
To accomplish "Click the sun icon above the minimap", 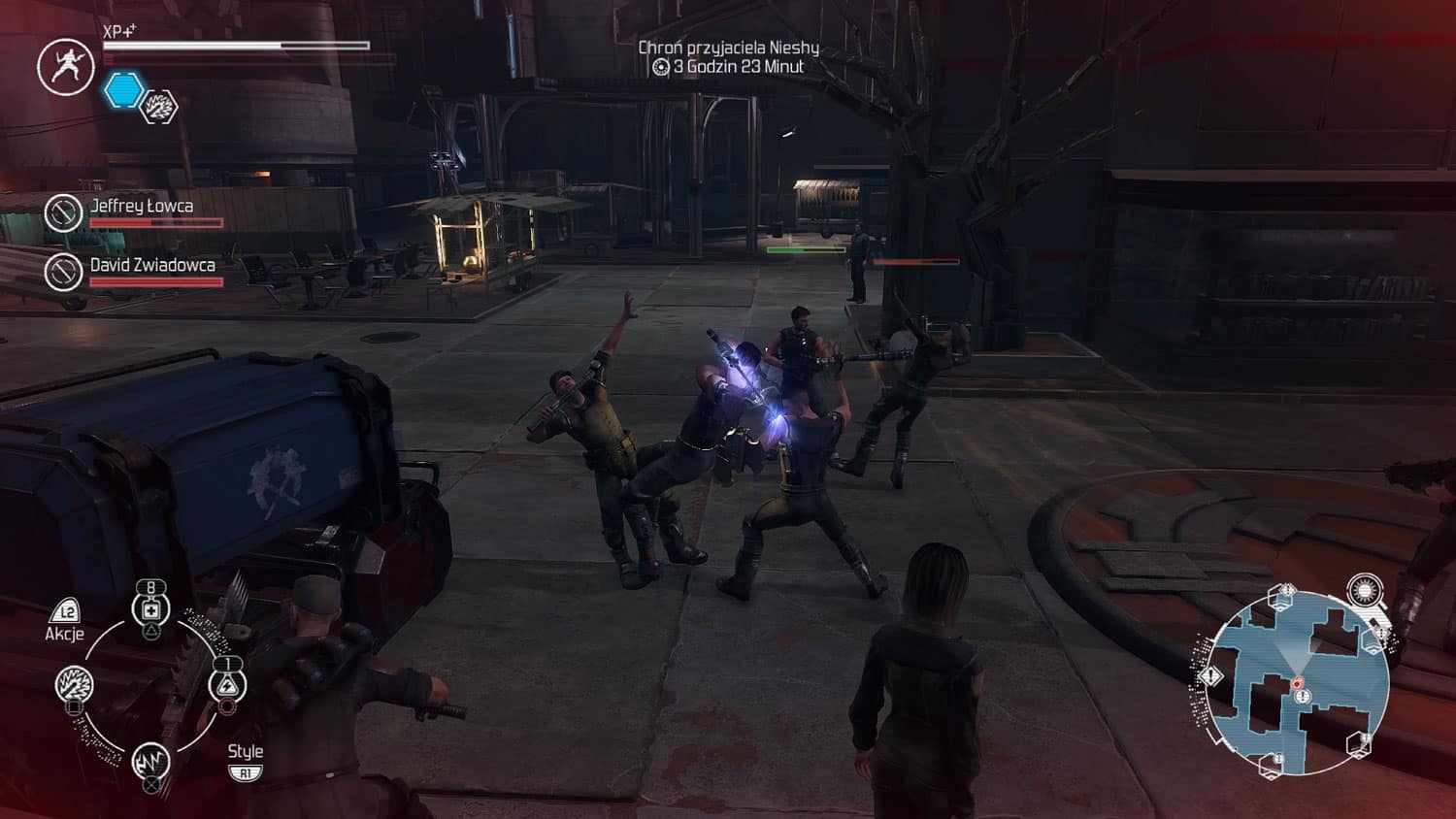I will pyautogui.click(x=1365, y=590).
